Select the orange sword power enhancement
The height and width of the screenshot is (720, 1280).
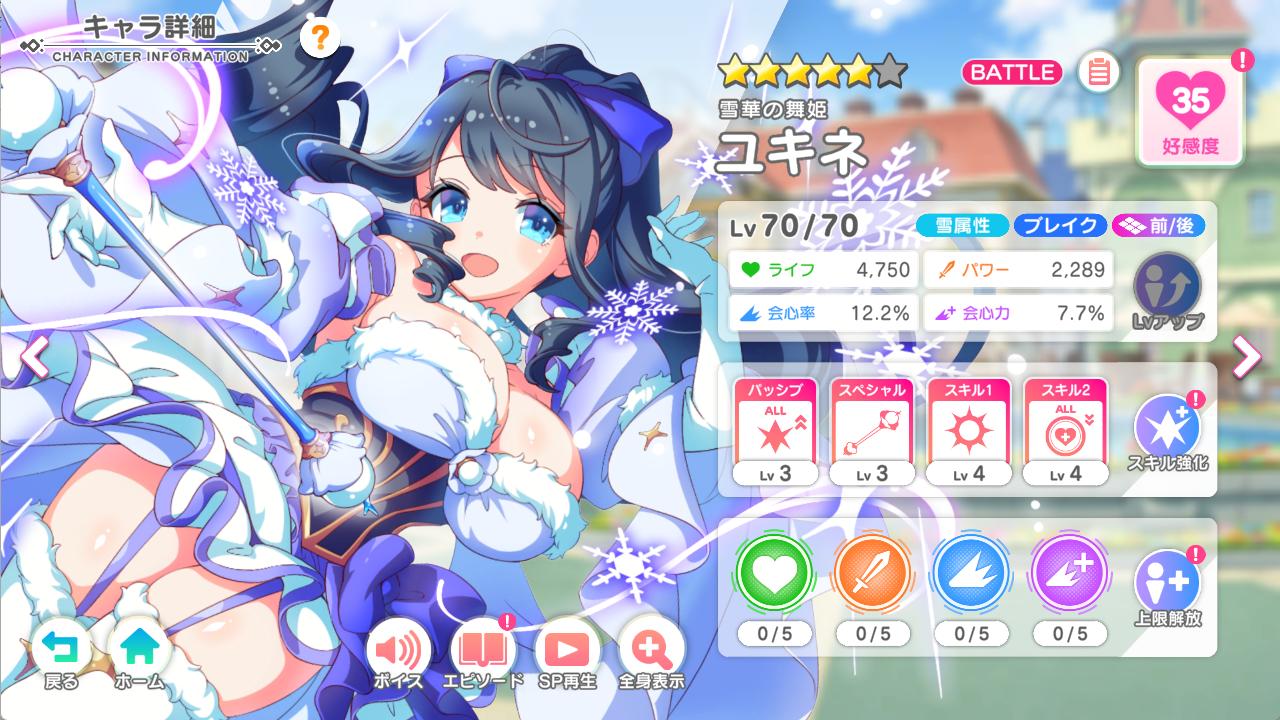click(872, 576)
